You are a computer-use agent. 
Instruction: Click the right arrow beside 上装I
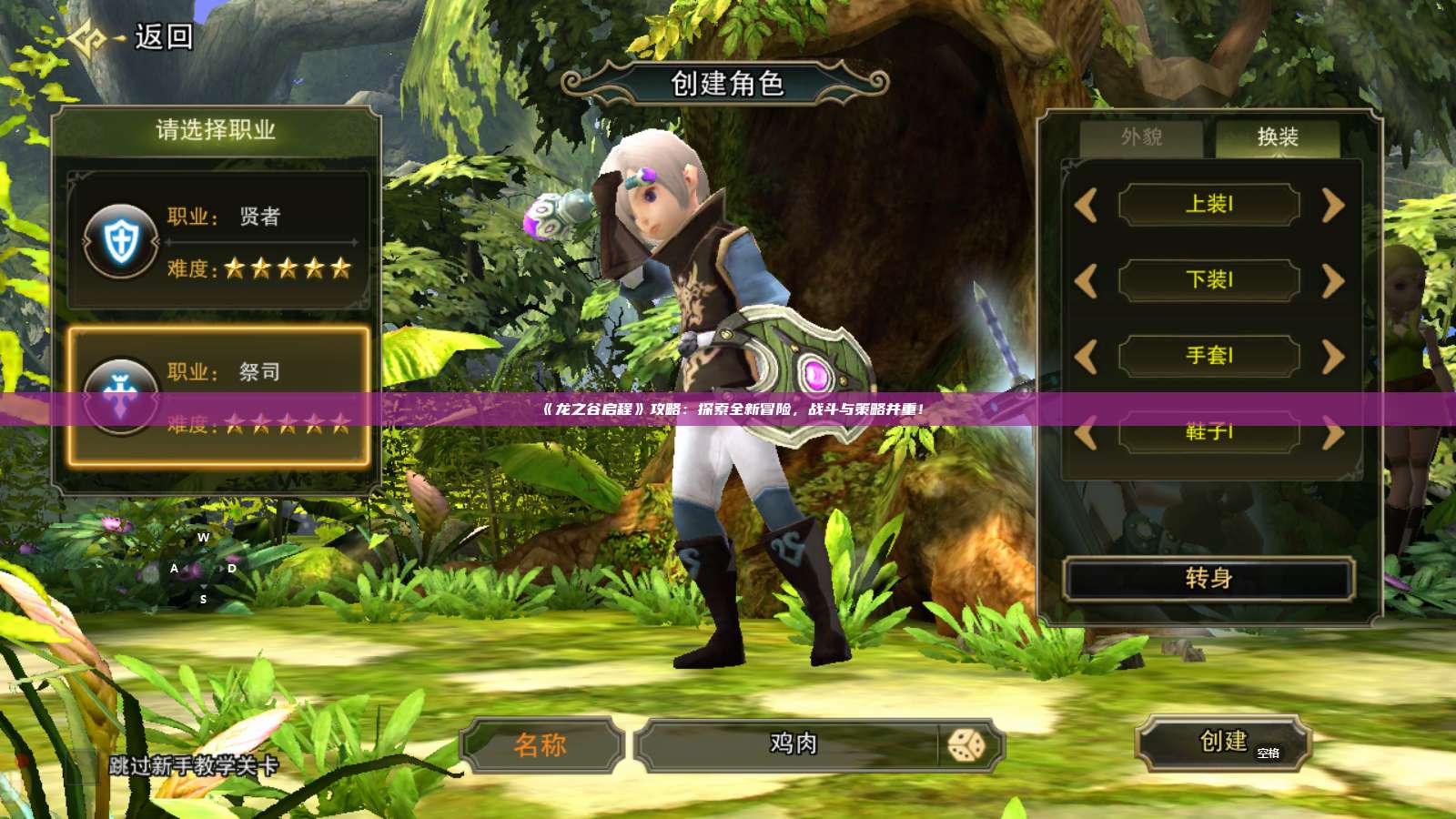(x=1331, y=206)
